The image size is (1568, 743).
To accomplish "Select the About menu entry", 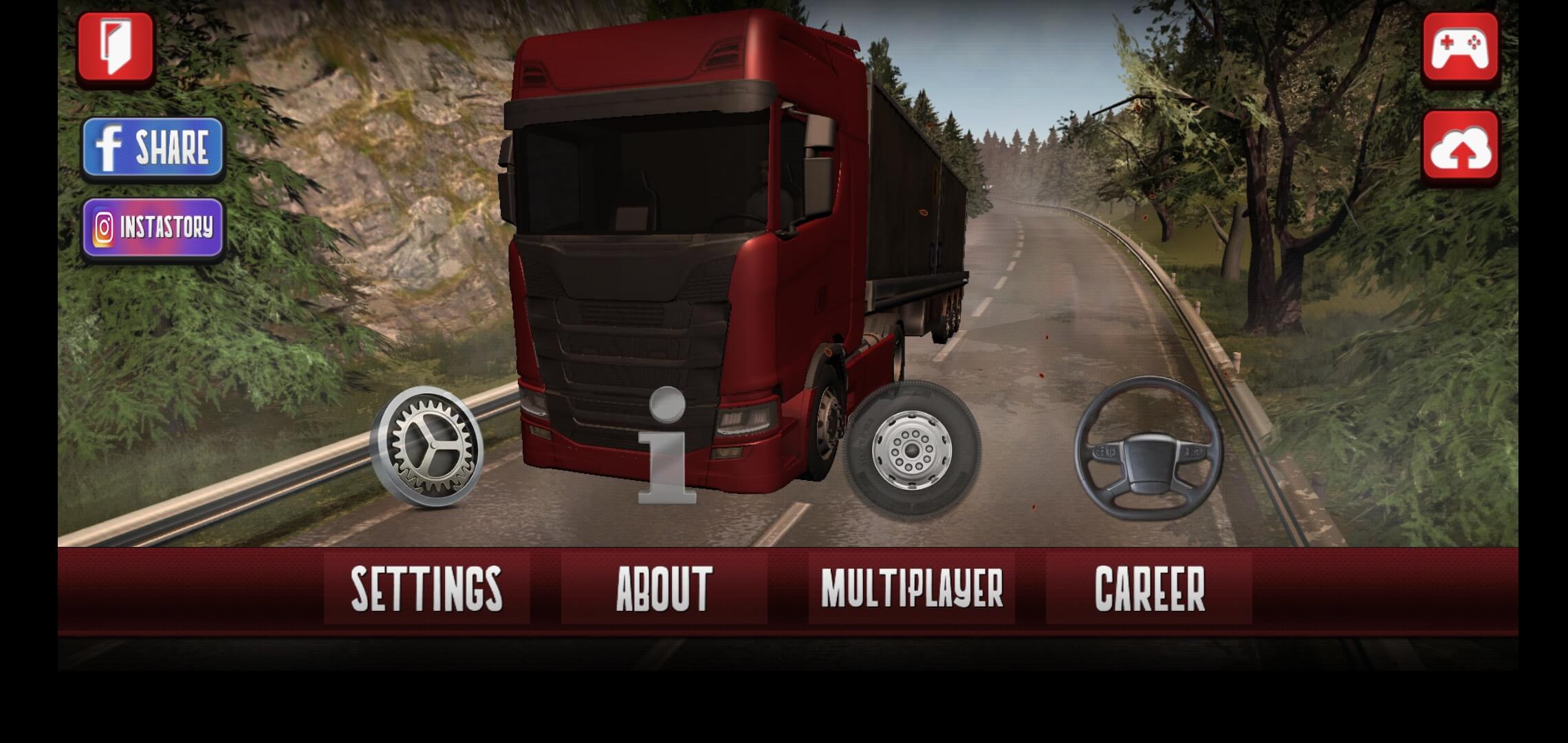I will coord(664,589).
